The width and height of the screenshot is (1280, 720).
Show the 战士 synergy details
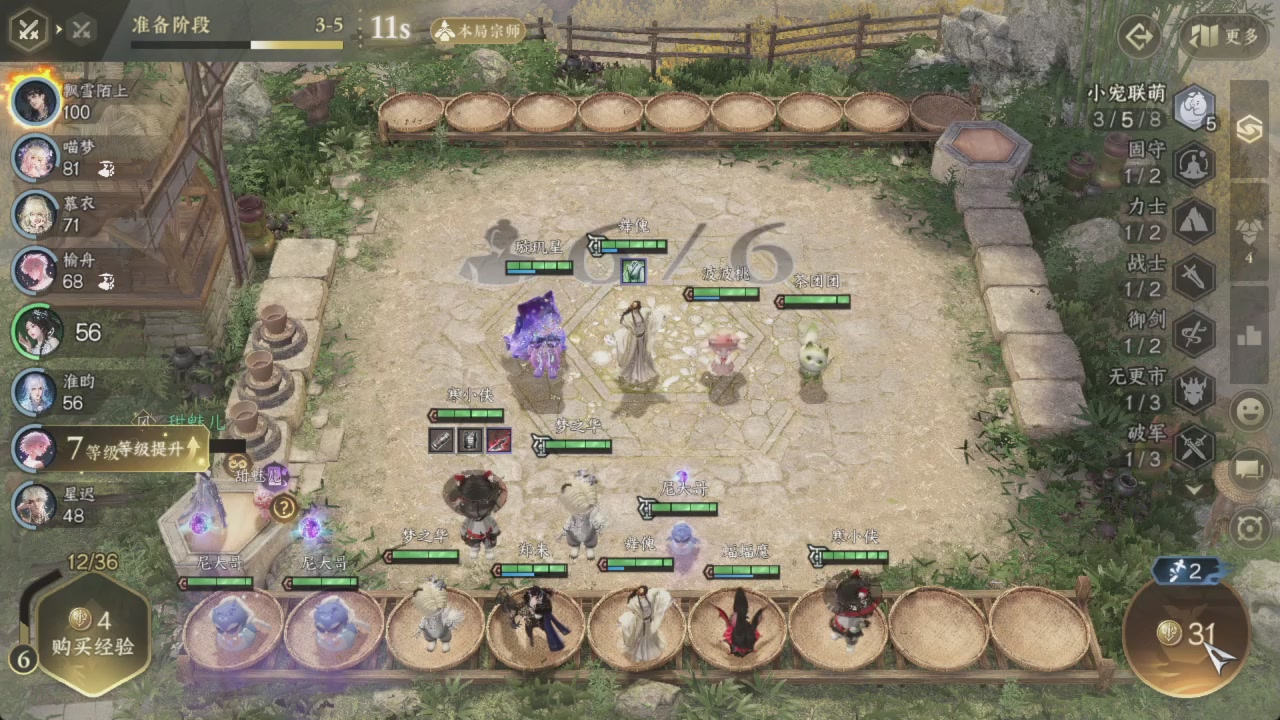[1193, 276]
